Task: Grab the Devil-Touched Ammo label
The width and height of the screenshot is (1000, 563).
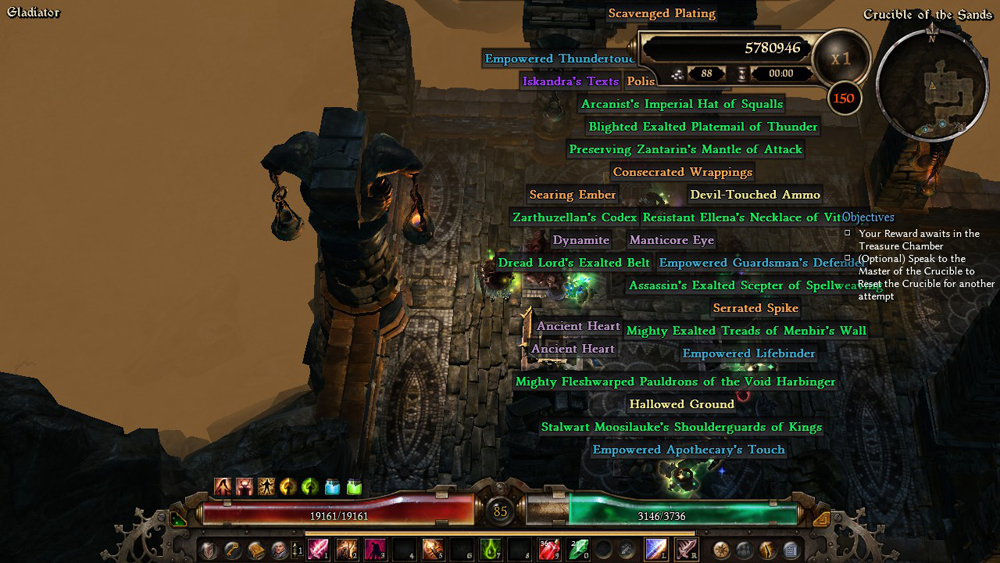Action: click(x=755, y=195)
